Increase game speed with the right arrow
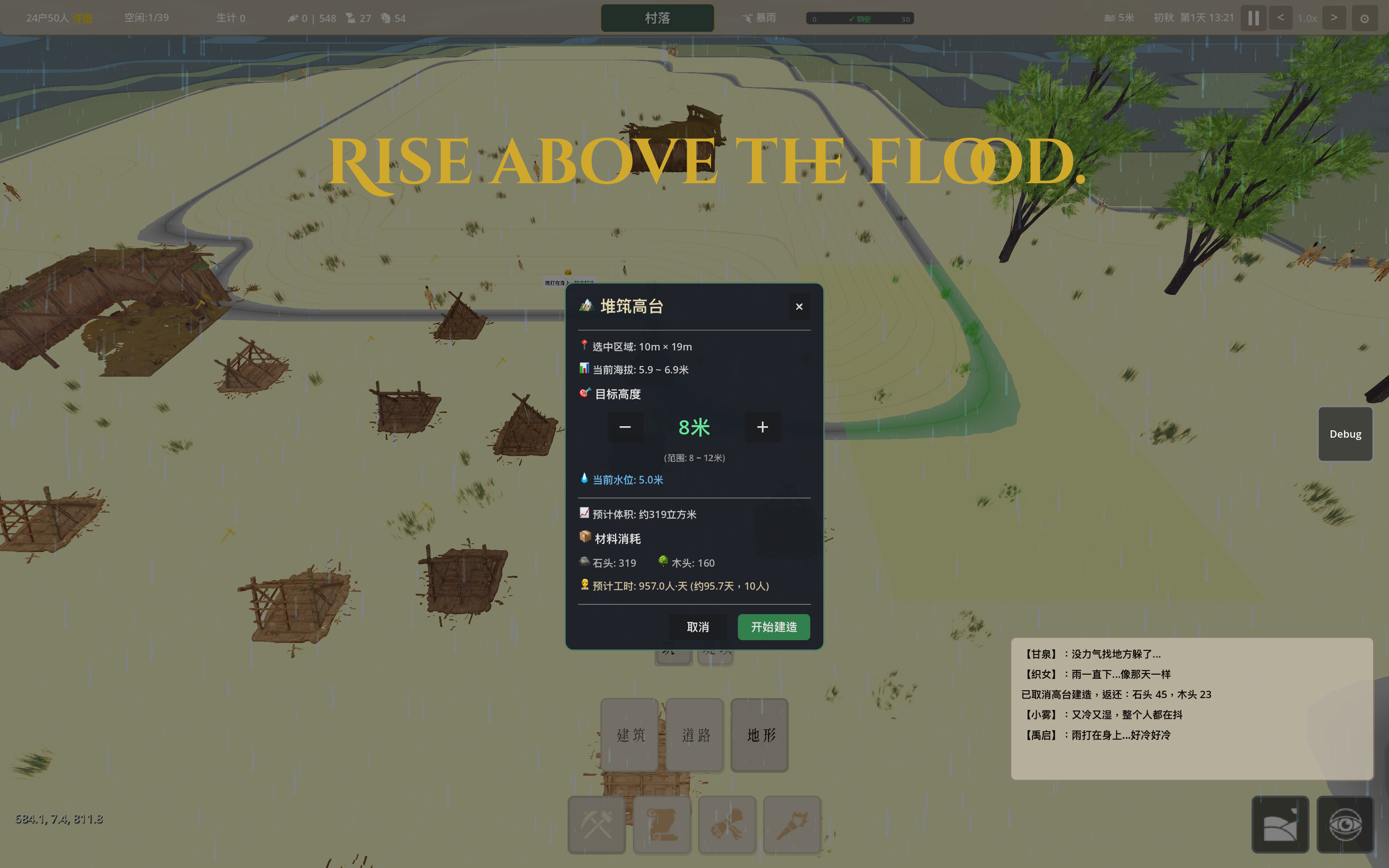 1334,18
